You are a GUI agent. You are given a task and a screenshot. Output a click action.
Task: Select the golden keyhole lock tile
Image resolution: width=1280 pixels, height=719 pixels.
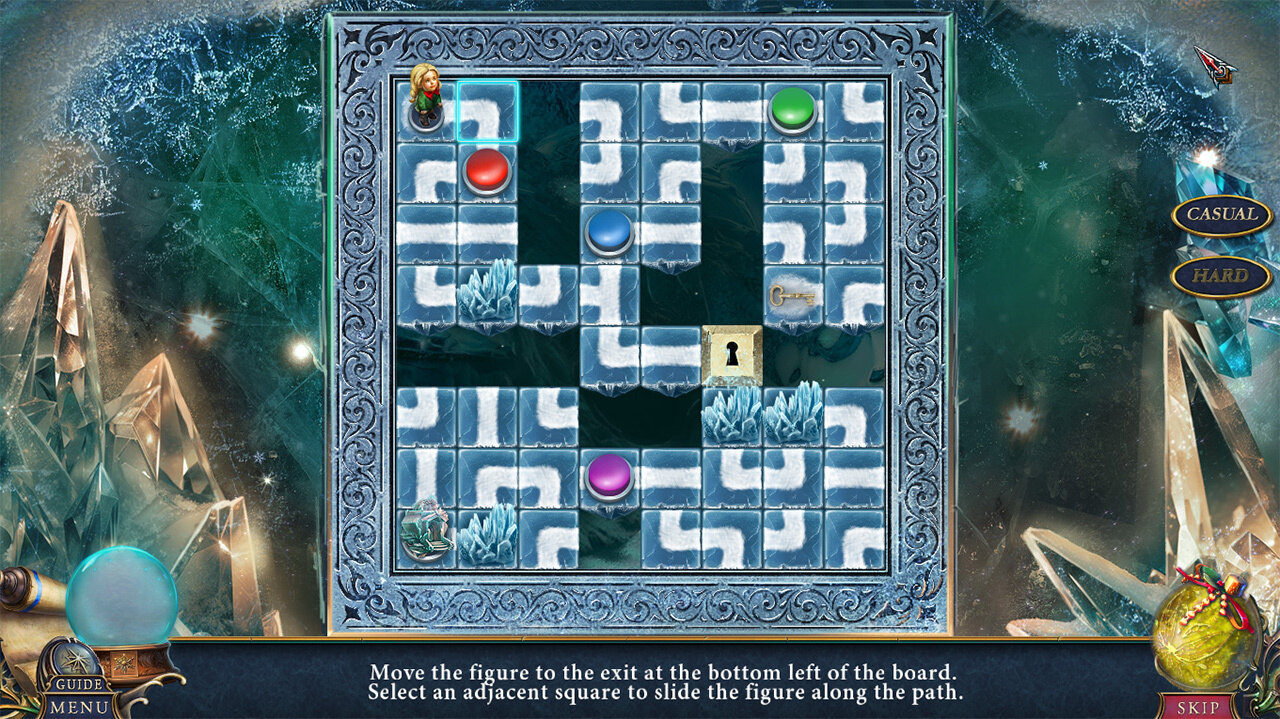[x=732, y=355]
